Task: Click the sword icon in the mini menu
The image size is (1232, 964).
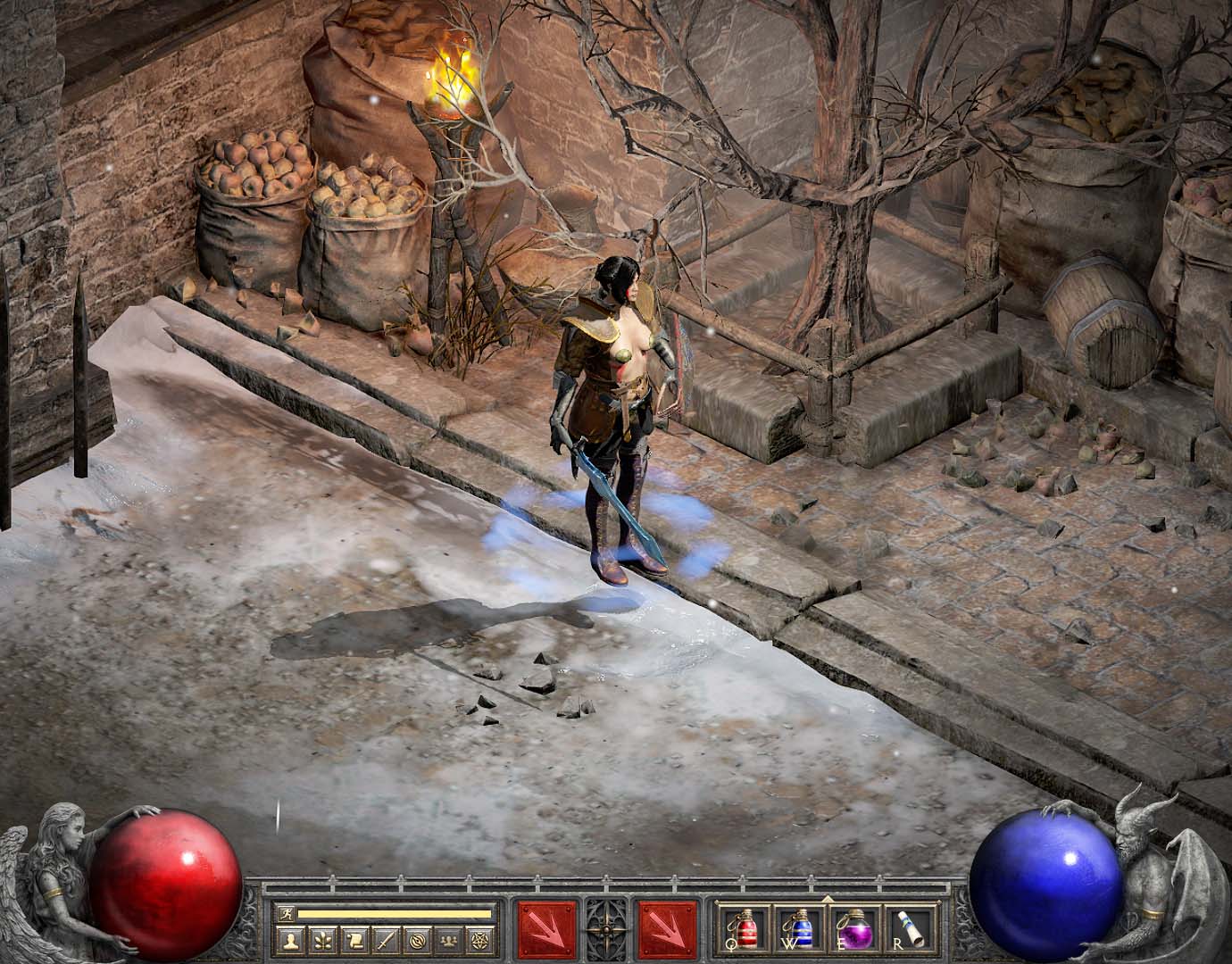Action: coord(384,939)
